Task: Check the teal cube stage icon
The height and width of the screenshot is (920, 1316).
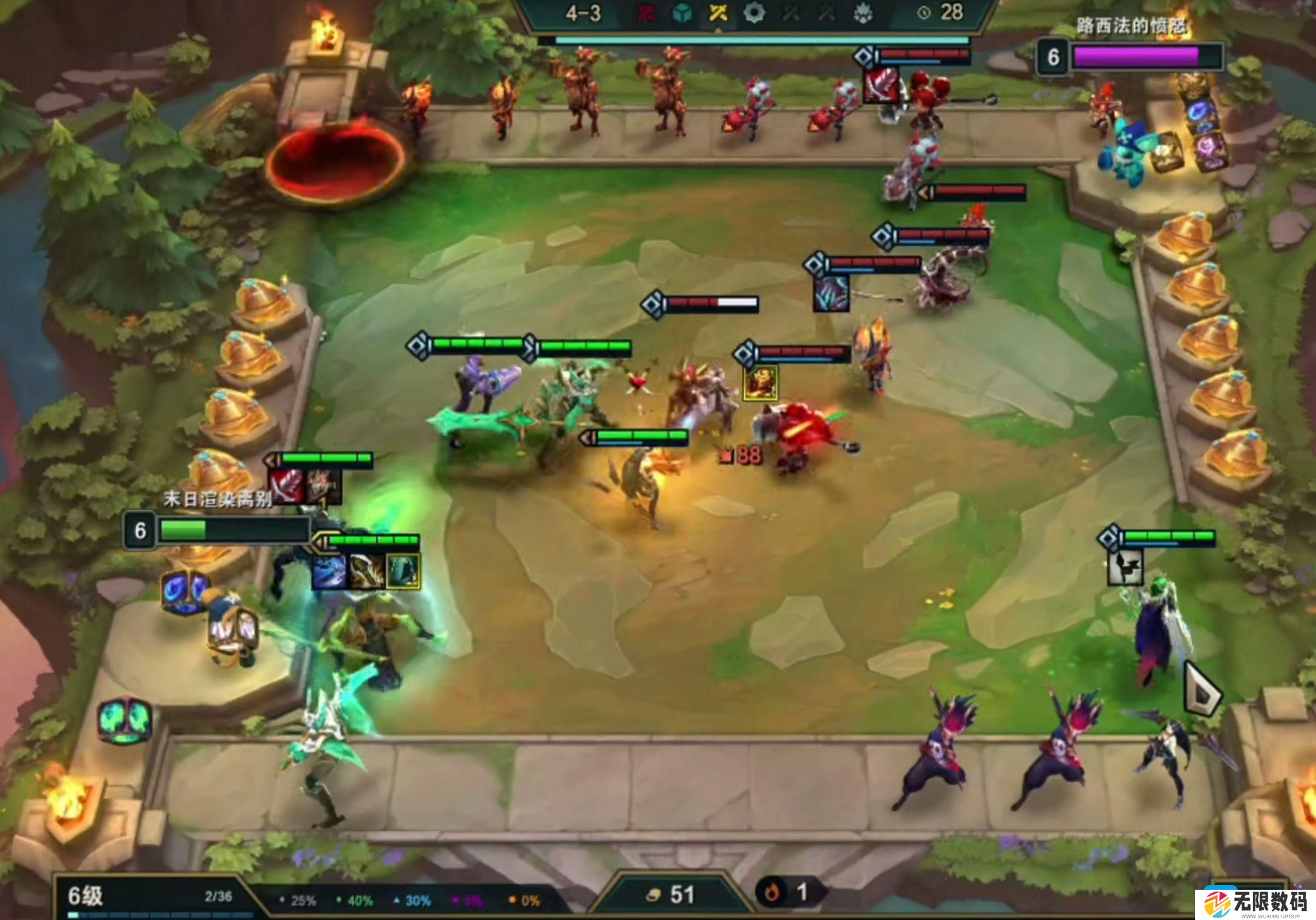Action: point(683,13)
